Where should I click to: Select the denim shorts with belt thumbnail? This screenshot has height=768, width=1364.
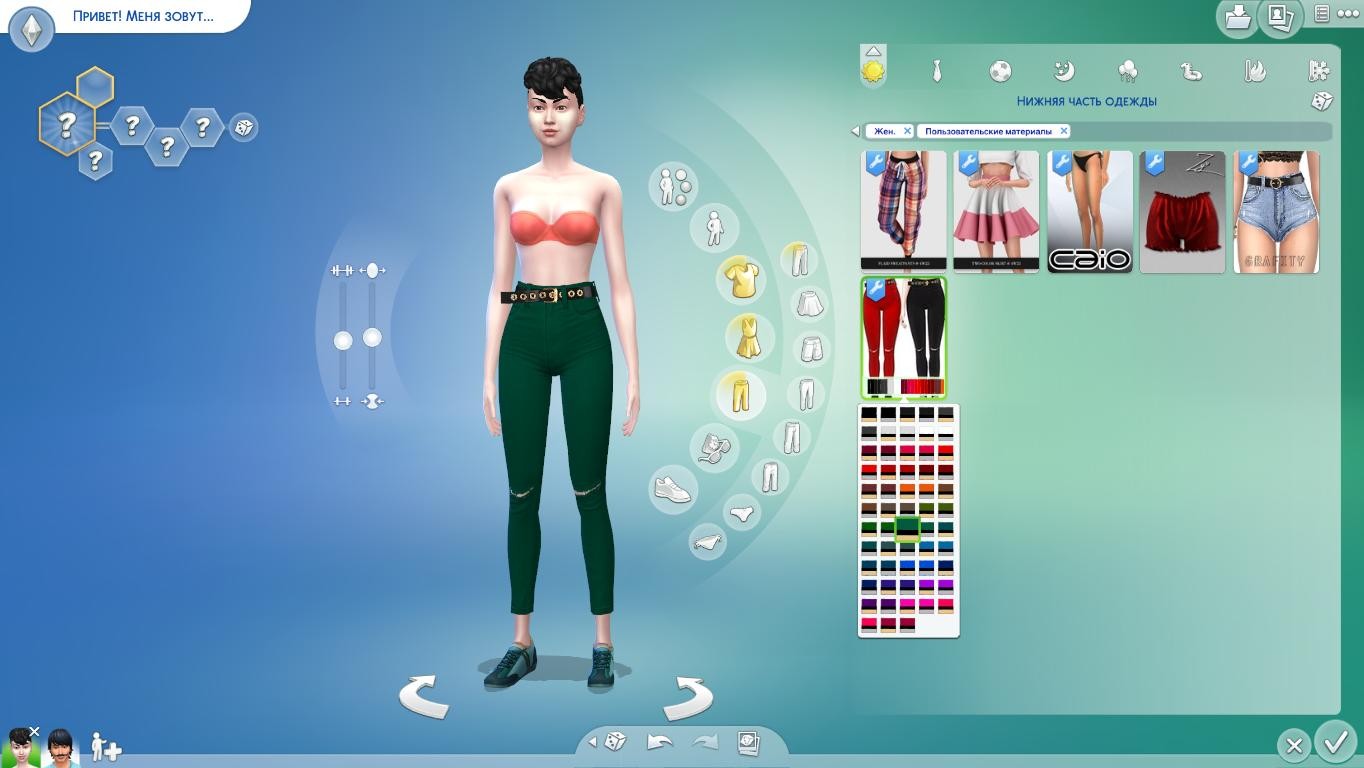(x=1276, y=212)
